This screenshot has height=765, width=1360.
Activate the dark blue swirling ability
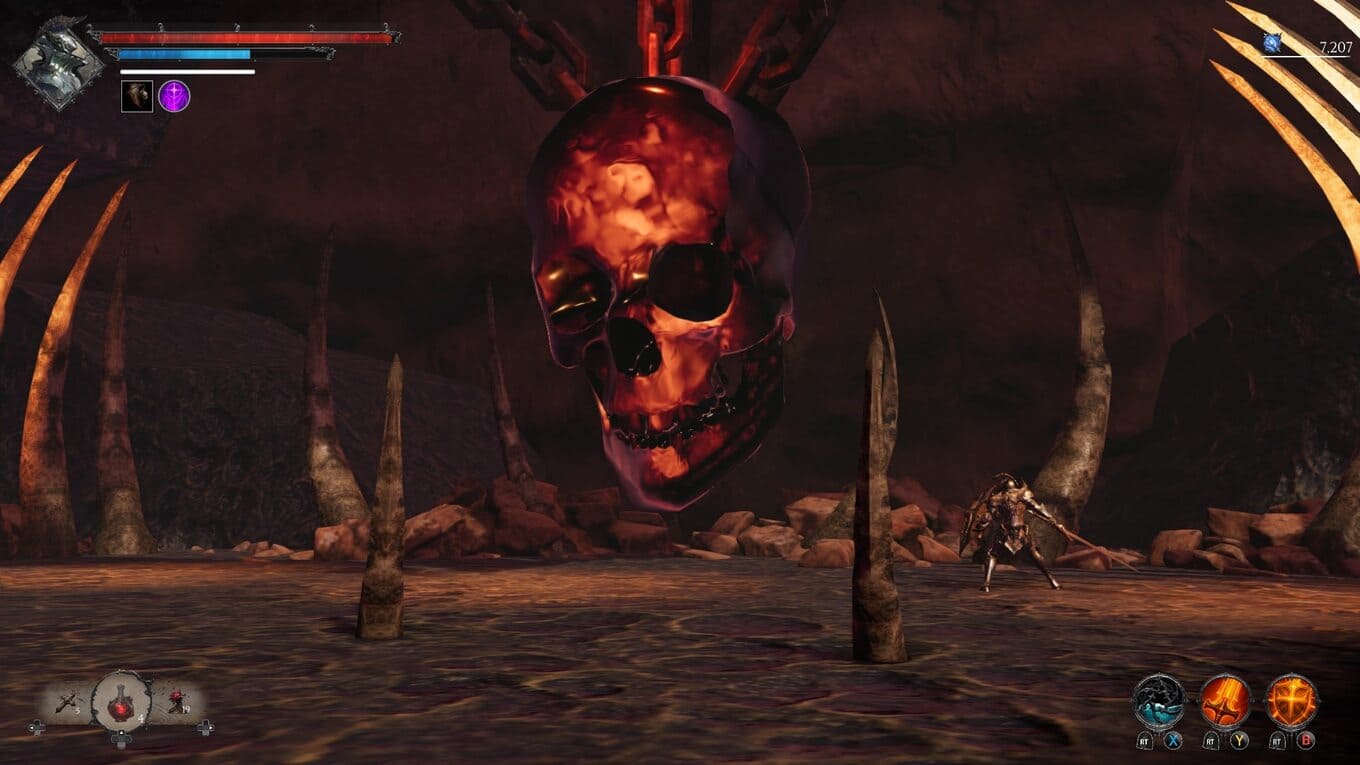click(x=1159, y=702)
